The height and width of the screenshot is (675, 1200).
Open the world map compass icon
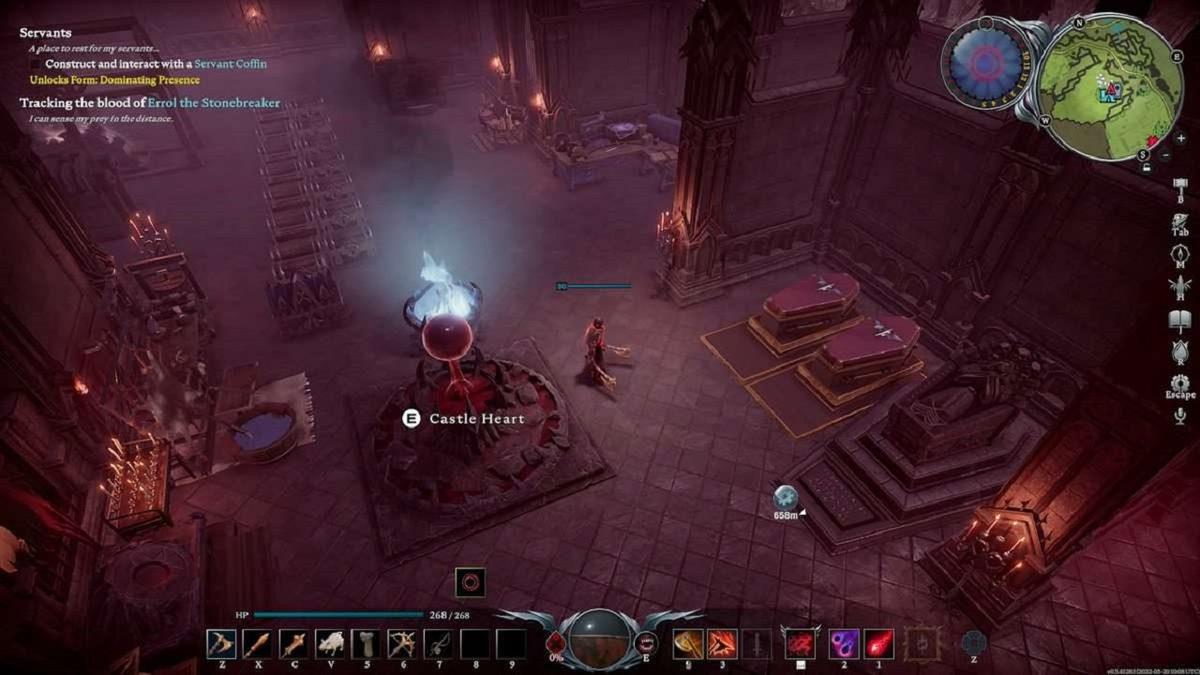point(1180,255)
